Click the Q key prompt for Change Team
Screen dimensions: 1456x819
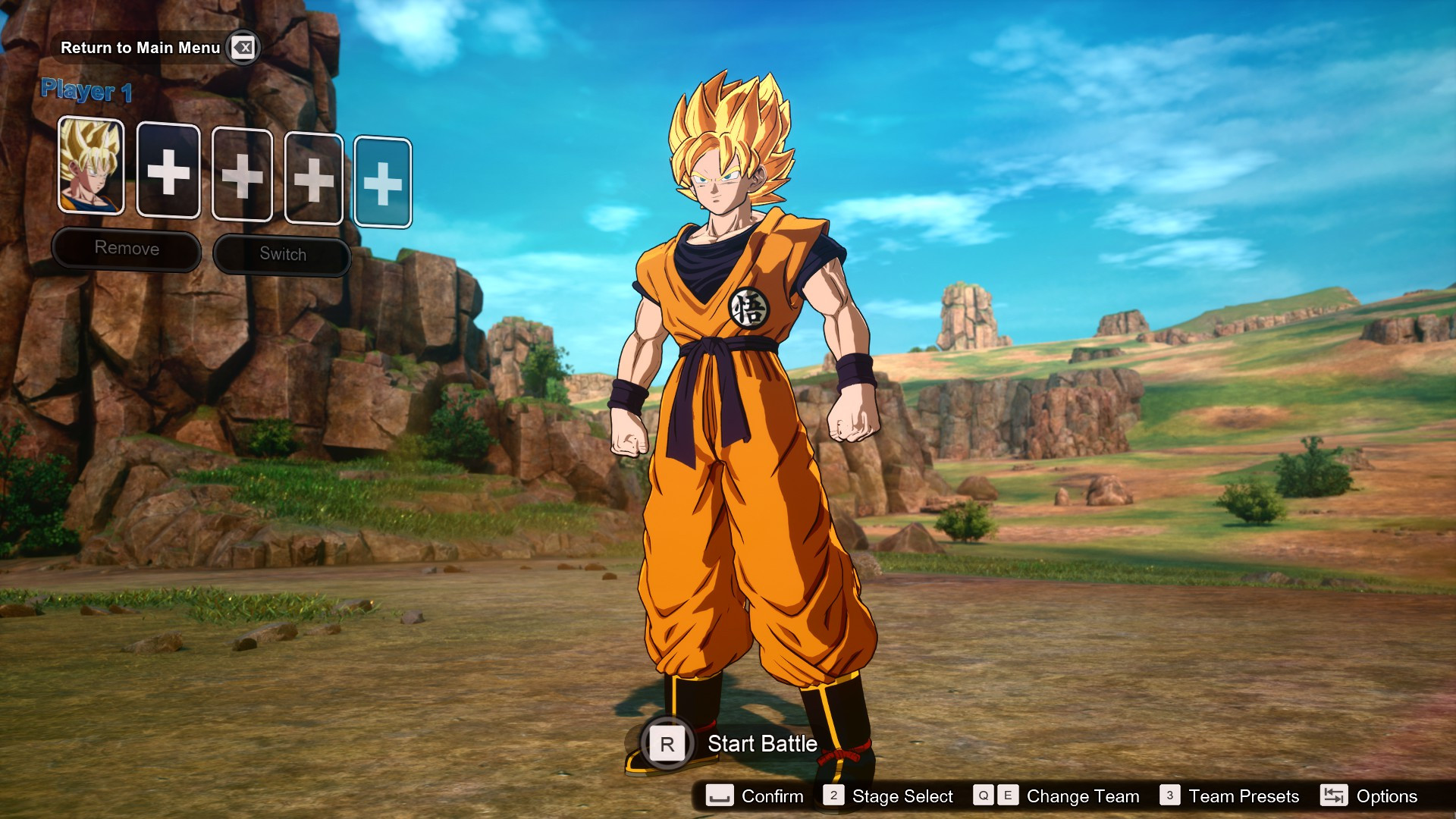(x=984, y=796)
